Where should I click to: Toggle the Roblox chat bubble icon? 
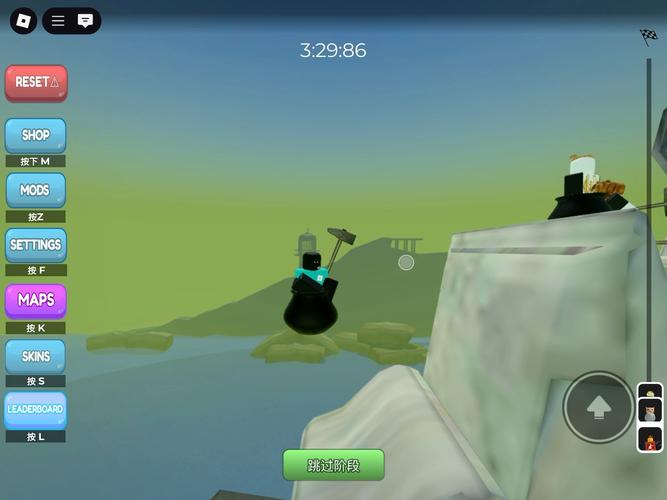point(86,20)
